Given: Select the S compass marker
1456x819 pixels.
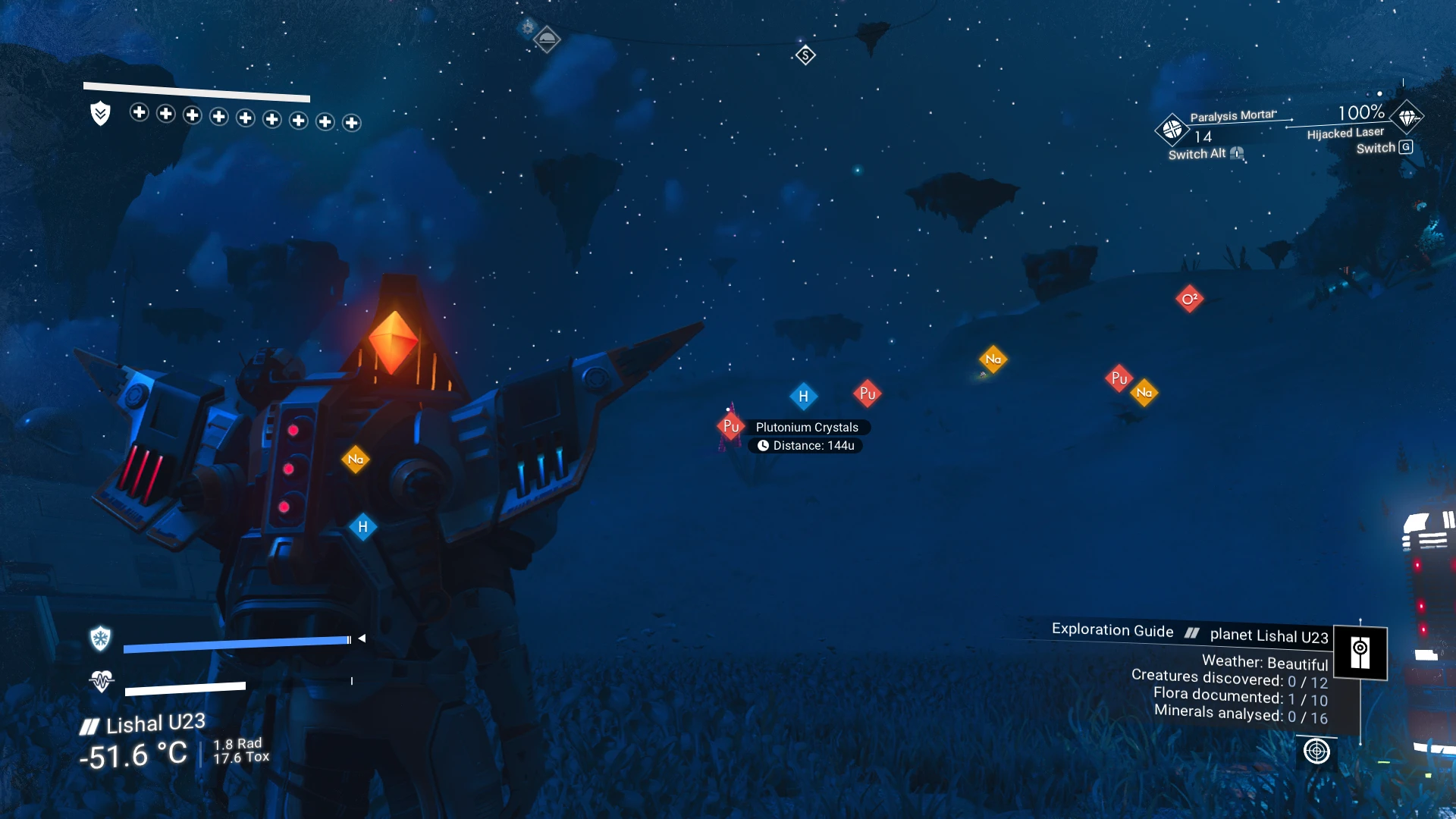Looking at the screenshot, I should pyautogui.click(x=805, y=55).
